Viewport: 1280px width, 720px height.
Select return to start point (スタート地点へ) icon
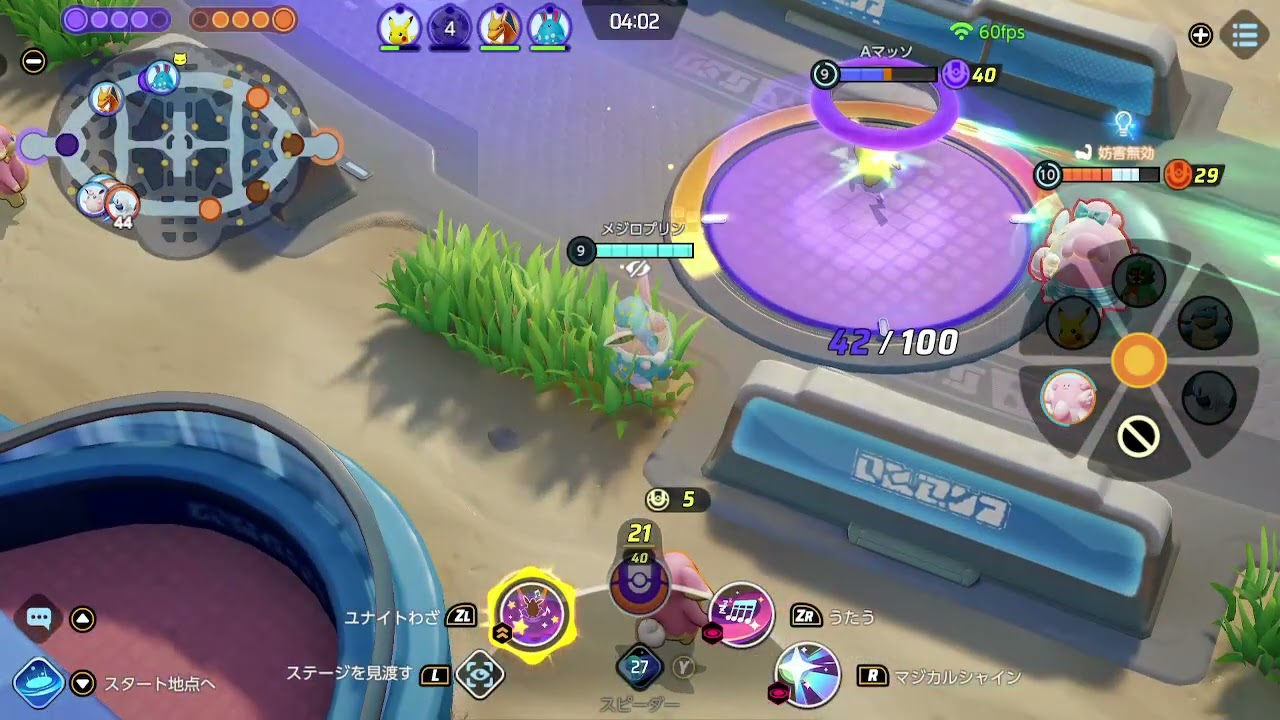[x=39, y=683]
